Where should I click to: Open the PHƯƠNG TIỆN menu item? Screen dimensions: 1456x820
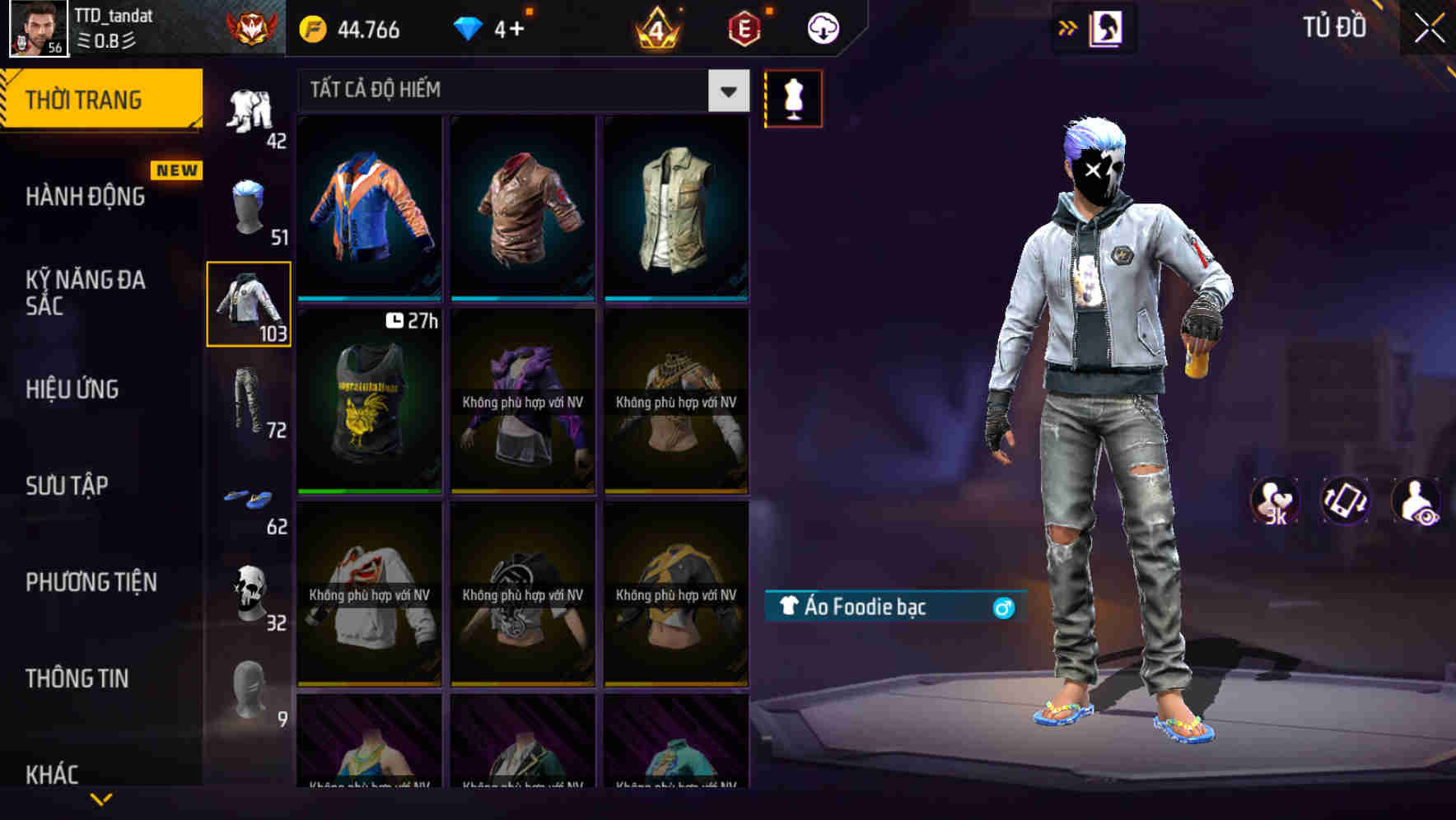click(x=91, y=582)
